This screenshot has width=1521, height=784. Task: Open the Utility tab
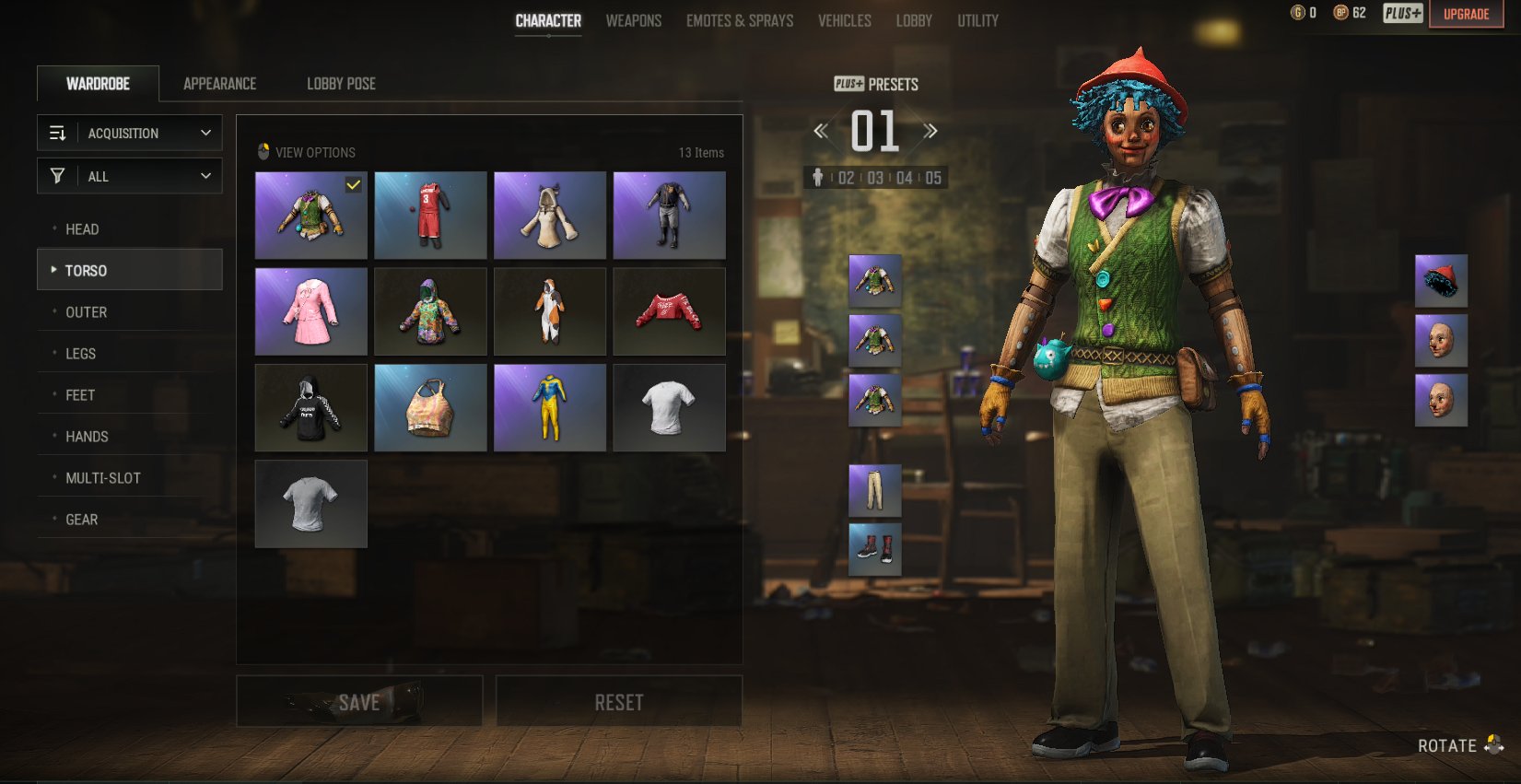[977, 20]
